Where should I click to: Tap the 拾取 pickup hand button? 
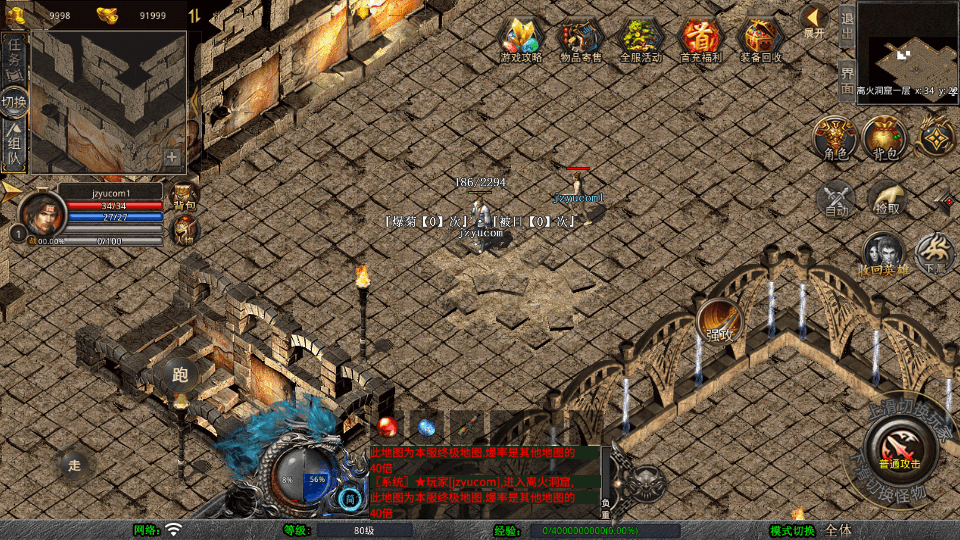tap(886, 198)
